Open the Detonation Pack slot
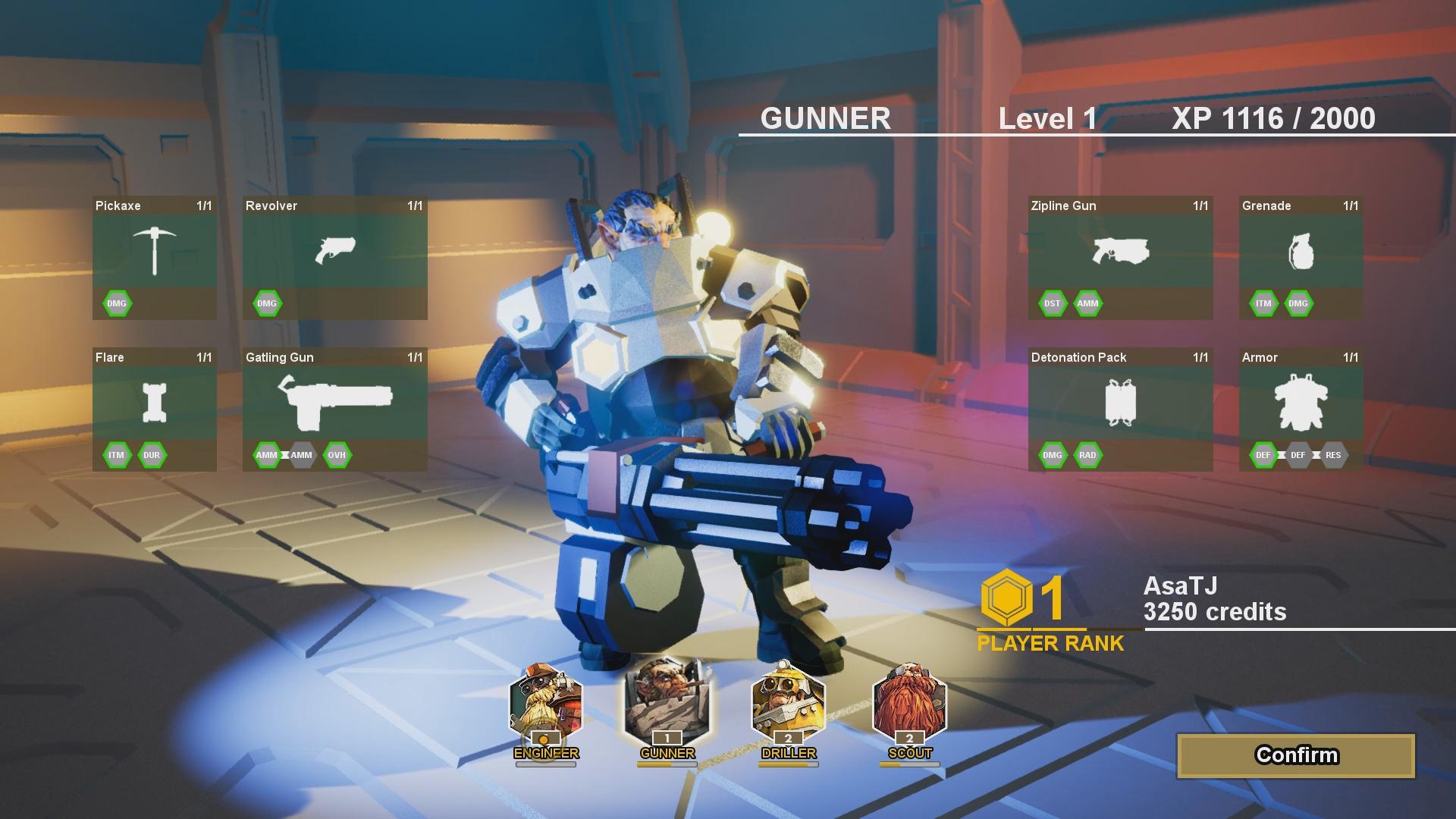Image resolution: width=1456 pixels, height=819 pixels. tap(1120, 403)
